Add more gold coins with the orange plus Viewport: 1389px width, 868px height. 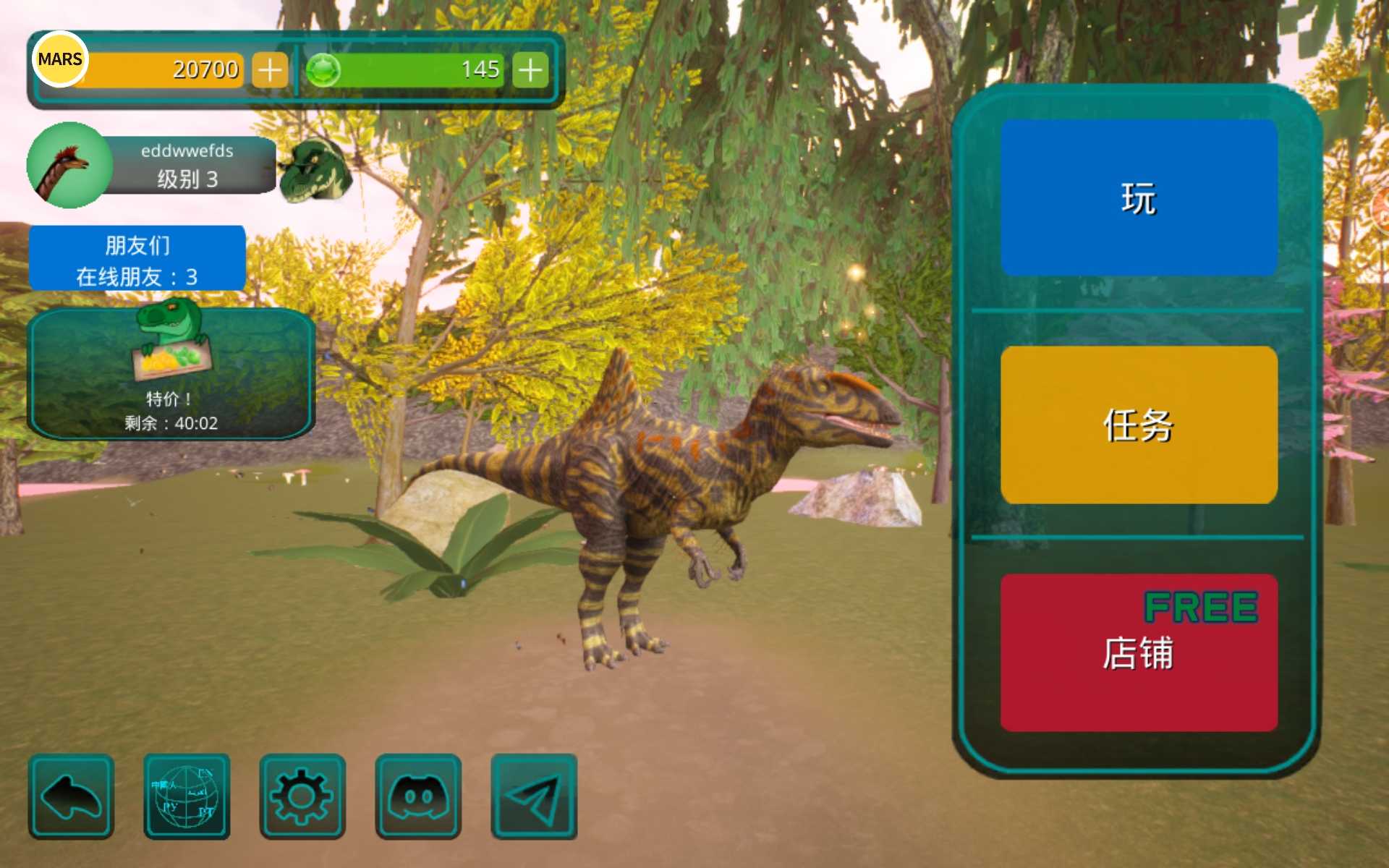coord(270,70)
